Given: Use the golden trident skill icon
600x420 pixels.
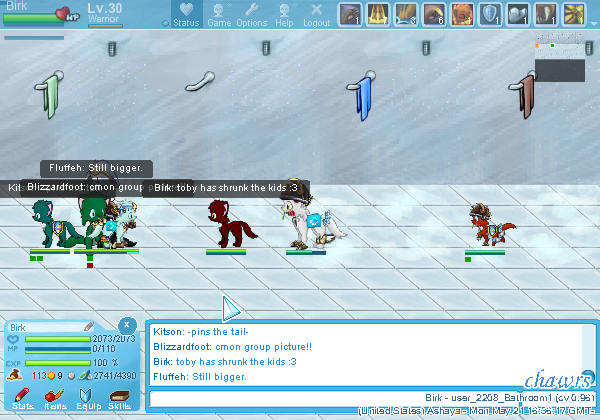Looking at the screenshot, I should 378,14.
